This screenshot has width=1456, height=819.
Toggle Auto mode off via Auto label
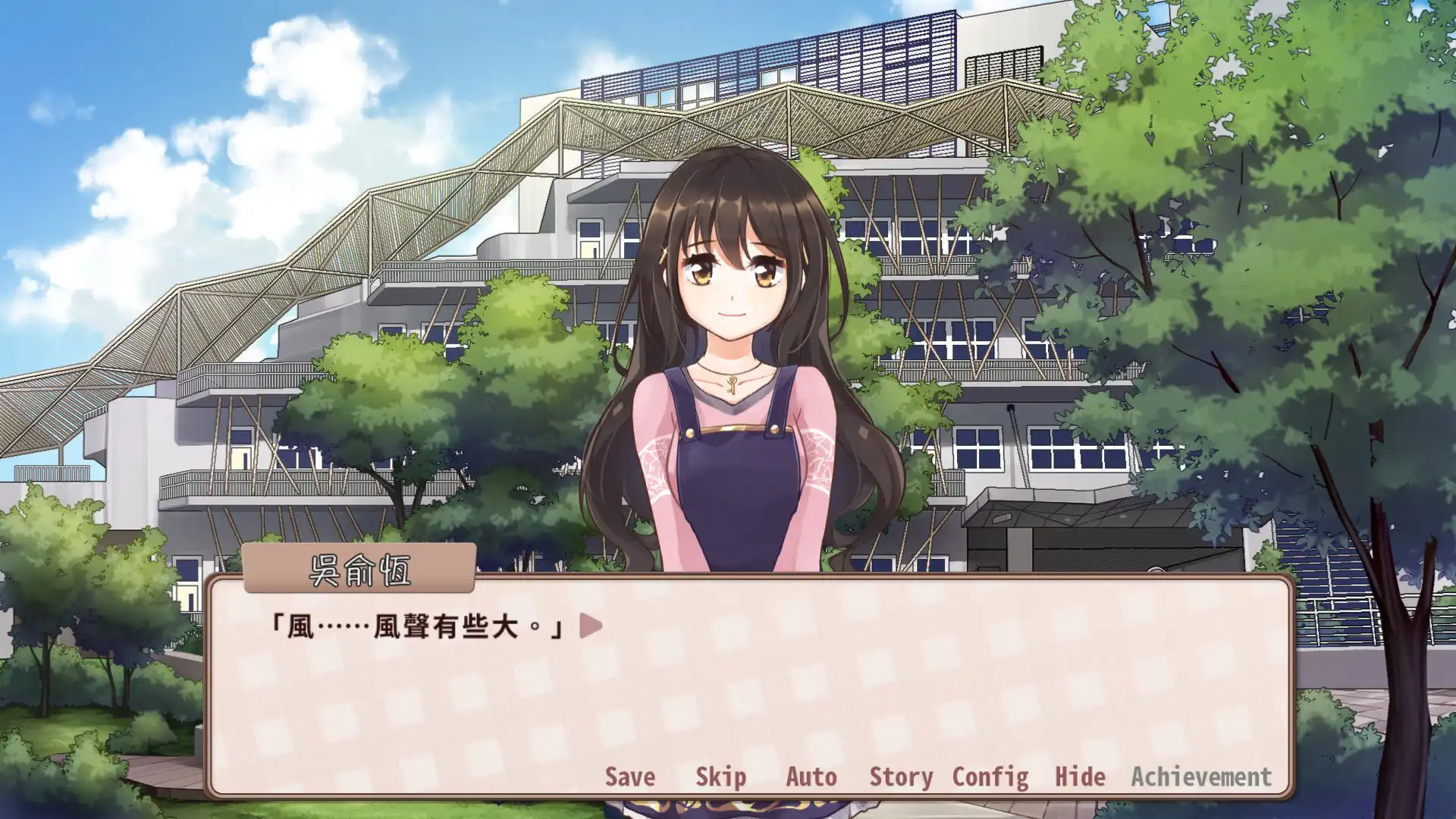pos(811,777)
